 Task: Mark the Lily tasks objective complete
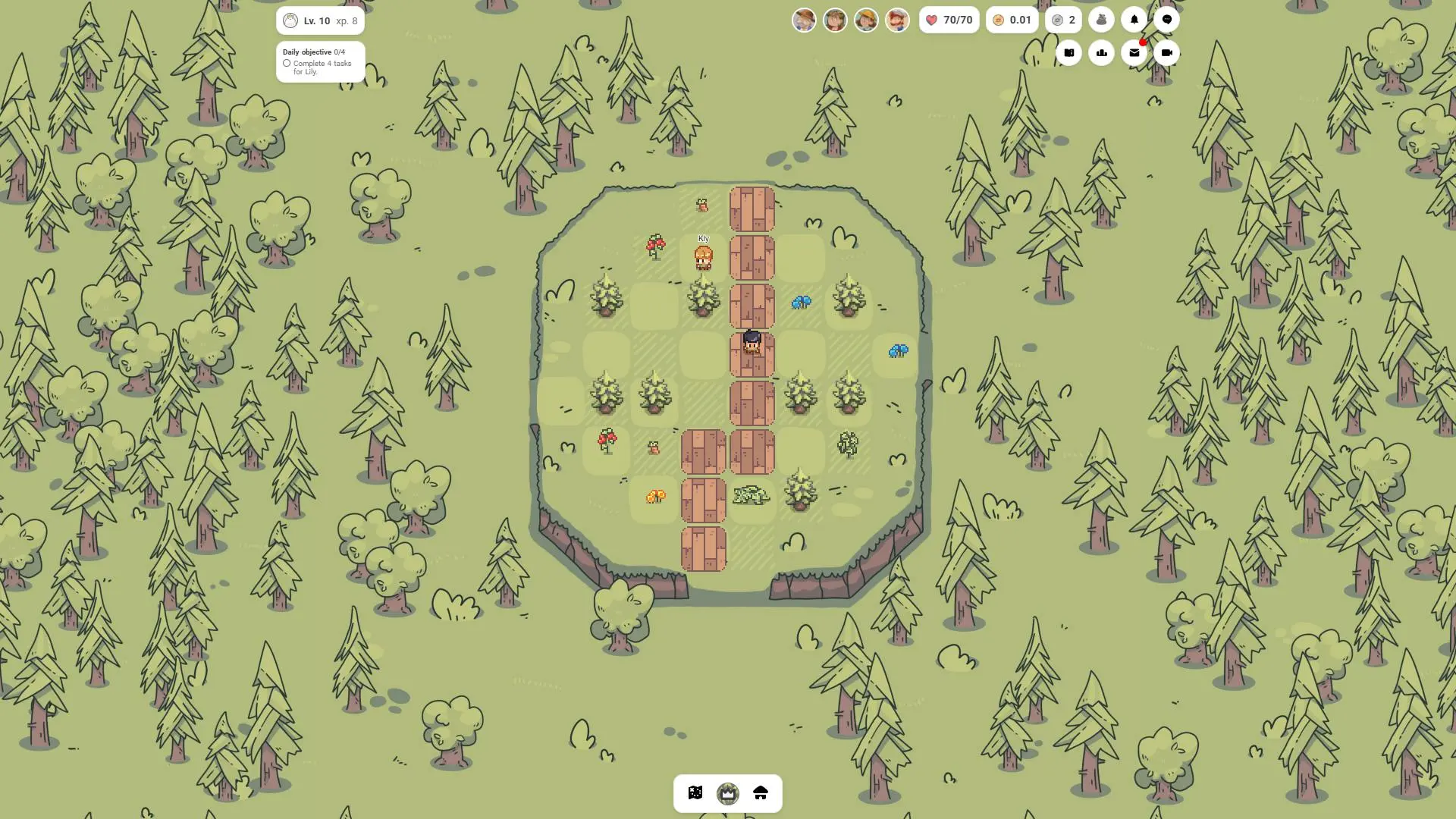click(287, 64)
